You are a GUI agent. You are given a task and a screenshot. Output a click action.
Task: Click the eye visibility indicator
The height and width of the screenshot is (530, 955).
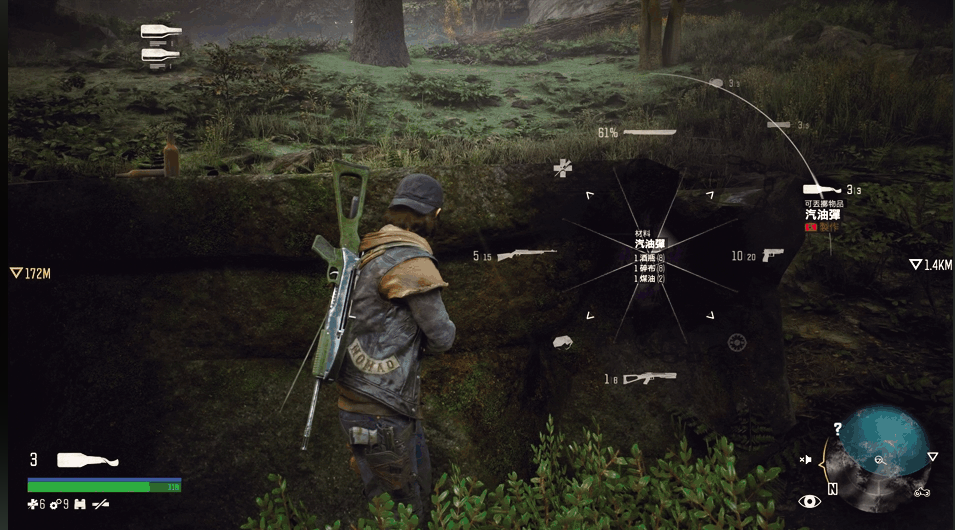pyautogui.click(x=808, y=501)
